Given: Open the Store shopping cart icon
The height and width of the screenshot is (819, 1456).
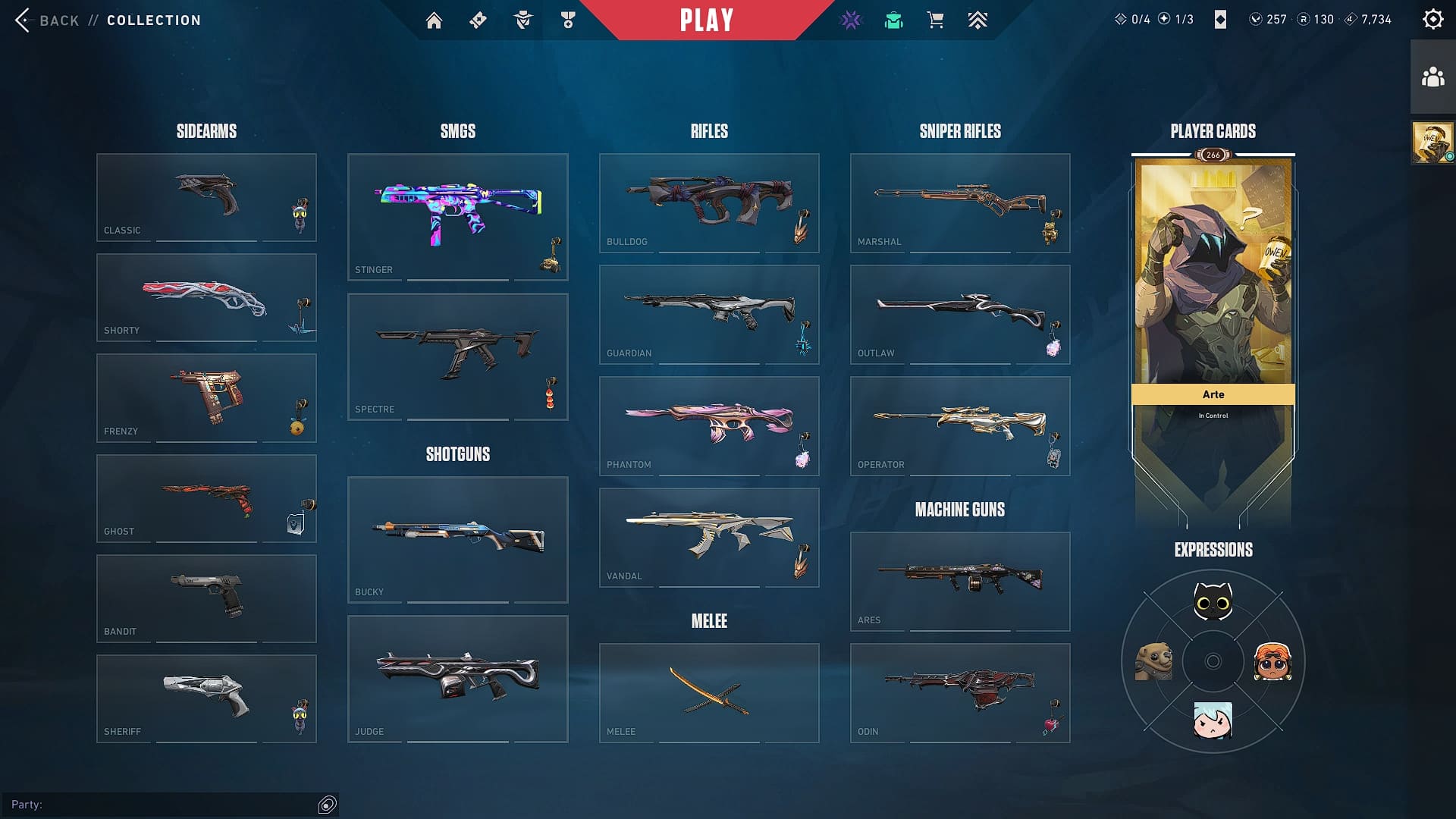Looking at the screenshot, I should (x=935, y=20).
